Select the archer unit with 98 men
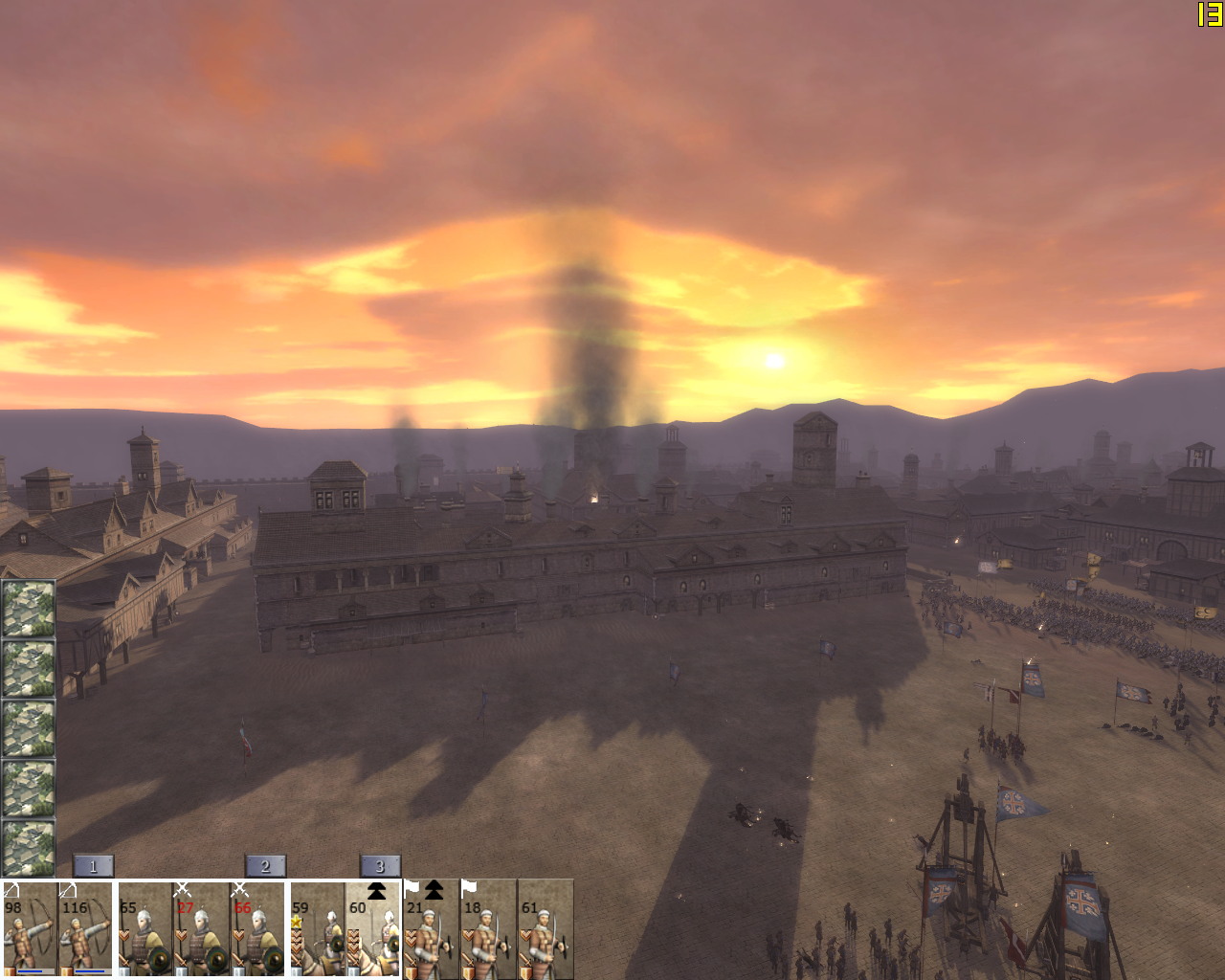 pyautogui.click(x=29, y=930)
